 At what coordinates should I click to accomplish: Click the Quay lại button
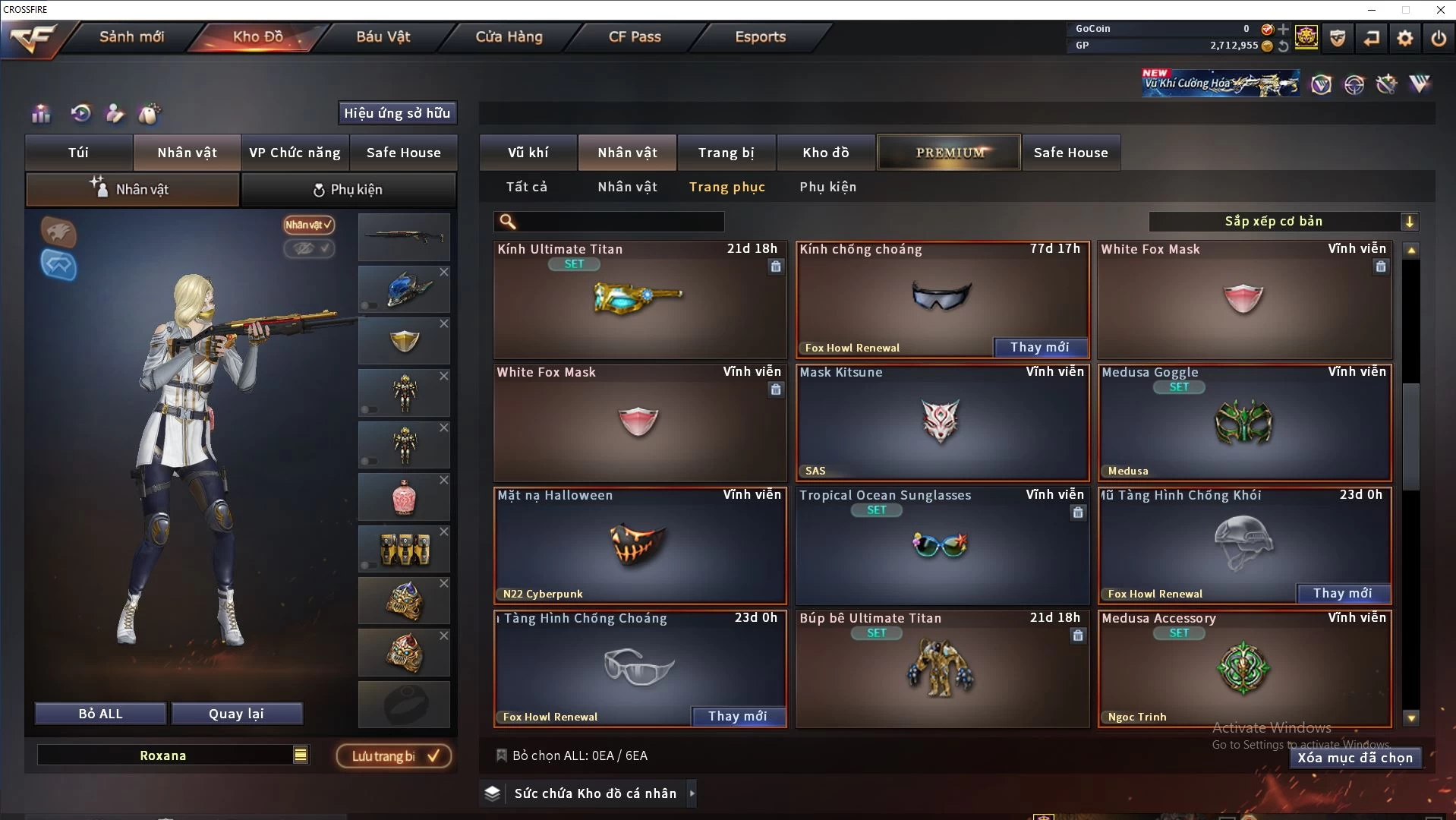pos(236,714)
